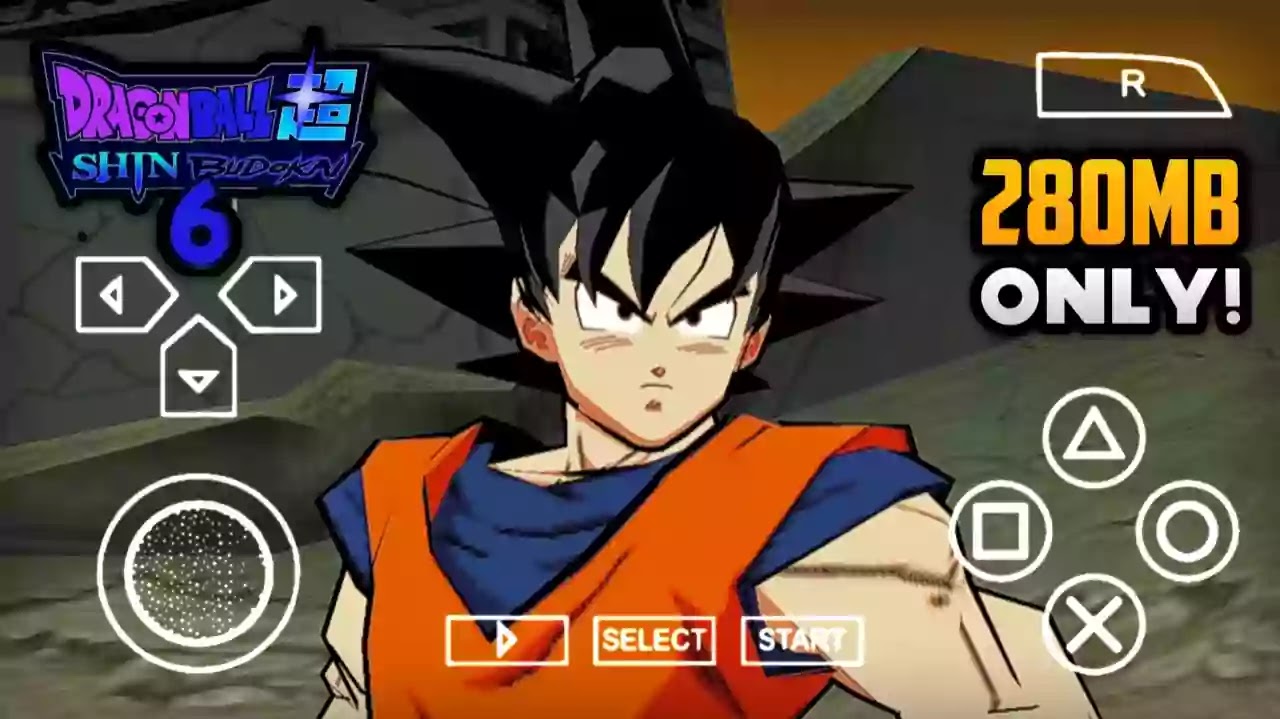Tap the square action button
1280x719 pixels.
(1000, 531)
